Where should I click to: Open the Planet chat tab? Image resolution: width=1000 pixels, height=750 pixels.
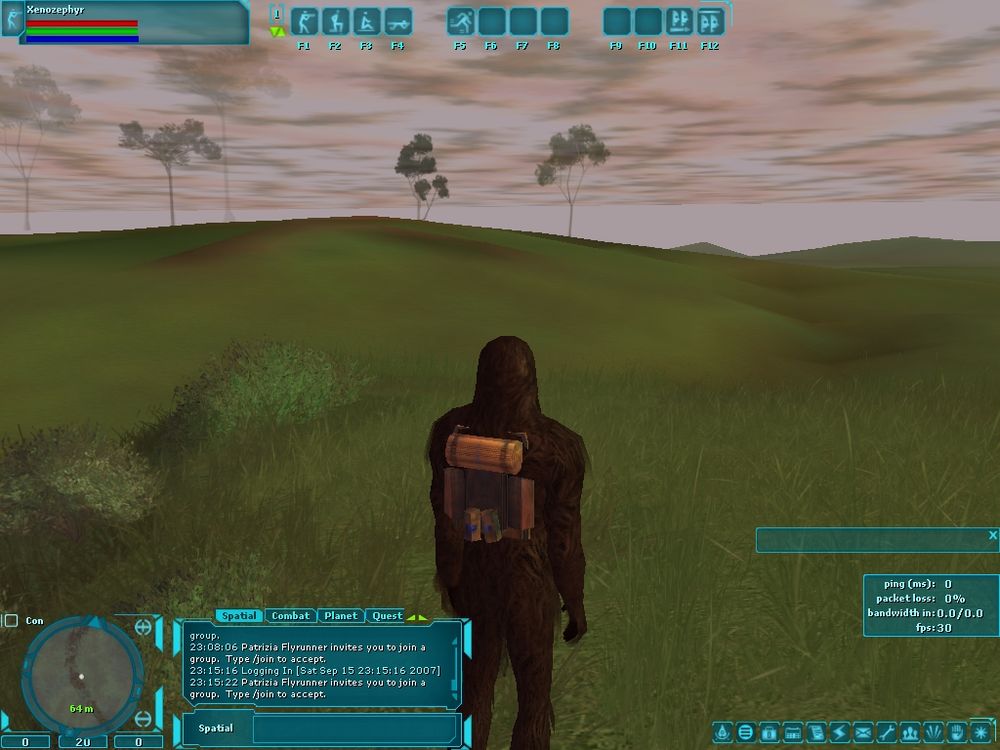point(341,616)
